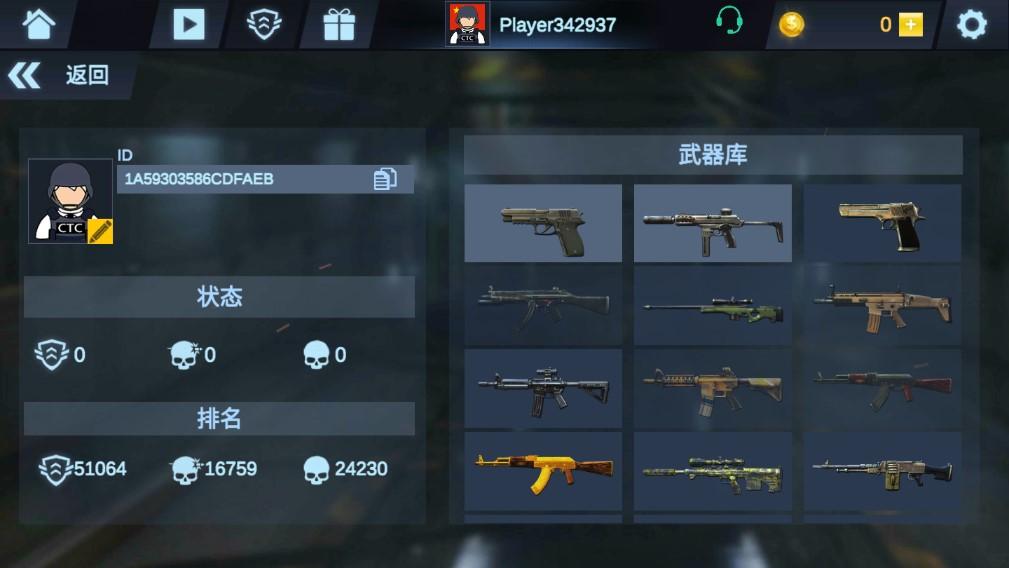Go to the home screen
Image resolution: width=1009 pixels, height=568 pixels.
pos(38,24)
